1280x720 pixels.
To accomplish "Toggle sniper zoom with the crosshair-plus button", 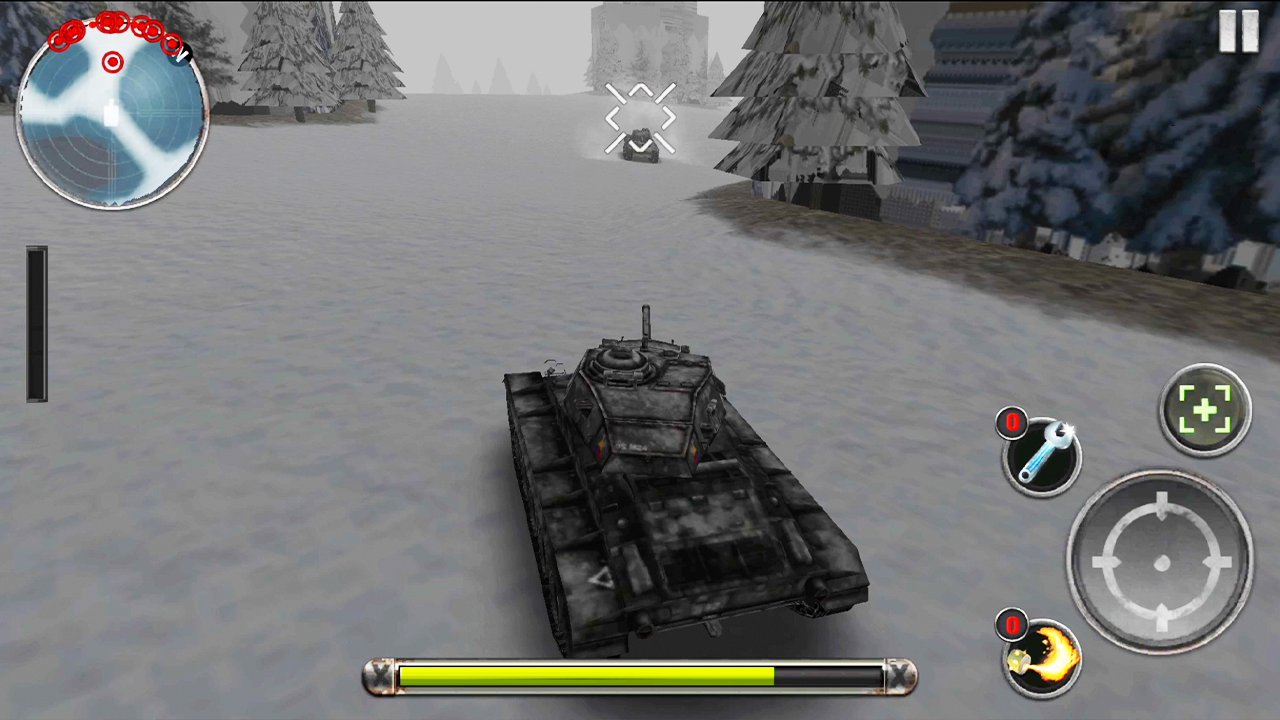I will click(1204, 408).
